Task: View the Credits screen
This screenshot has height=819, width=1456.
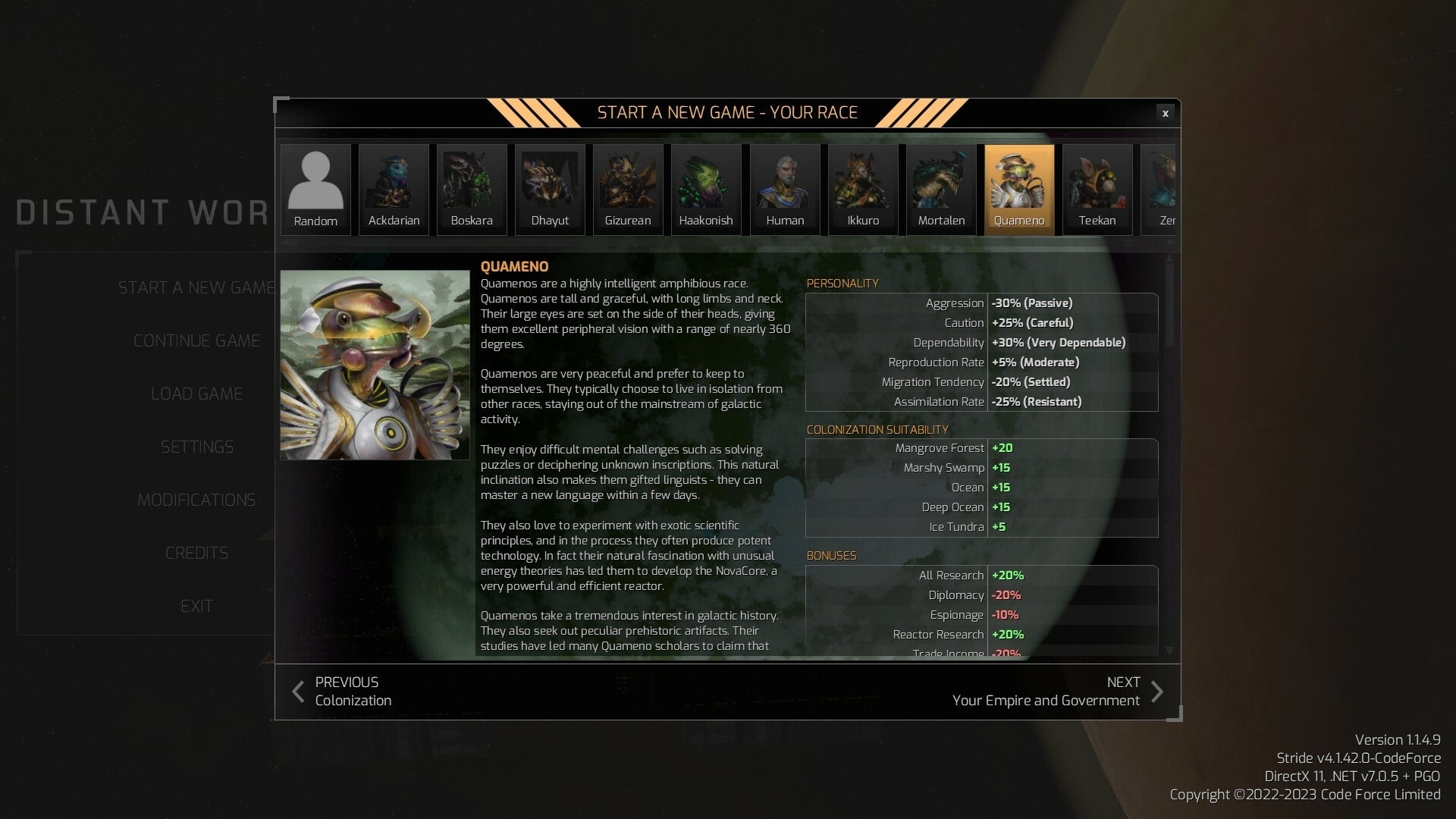Action: [x=196, y=553]
